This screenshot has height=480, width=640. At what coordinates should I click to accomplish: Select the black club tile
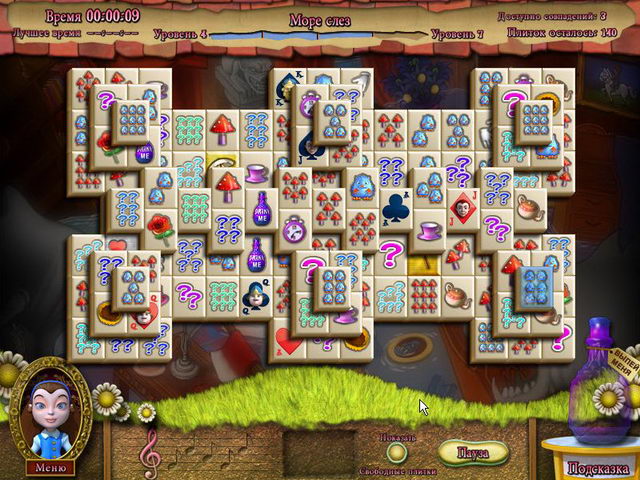point(394,208)
